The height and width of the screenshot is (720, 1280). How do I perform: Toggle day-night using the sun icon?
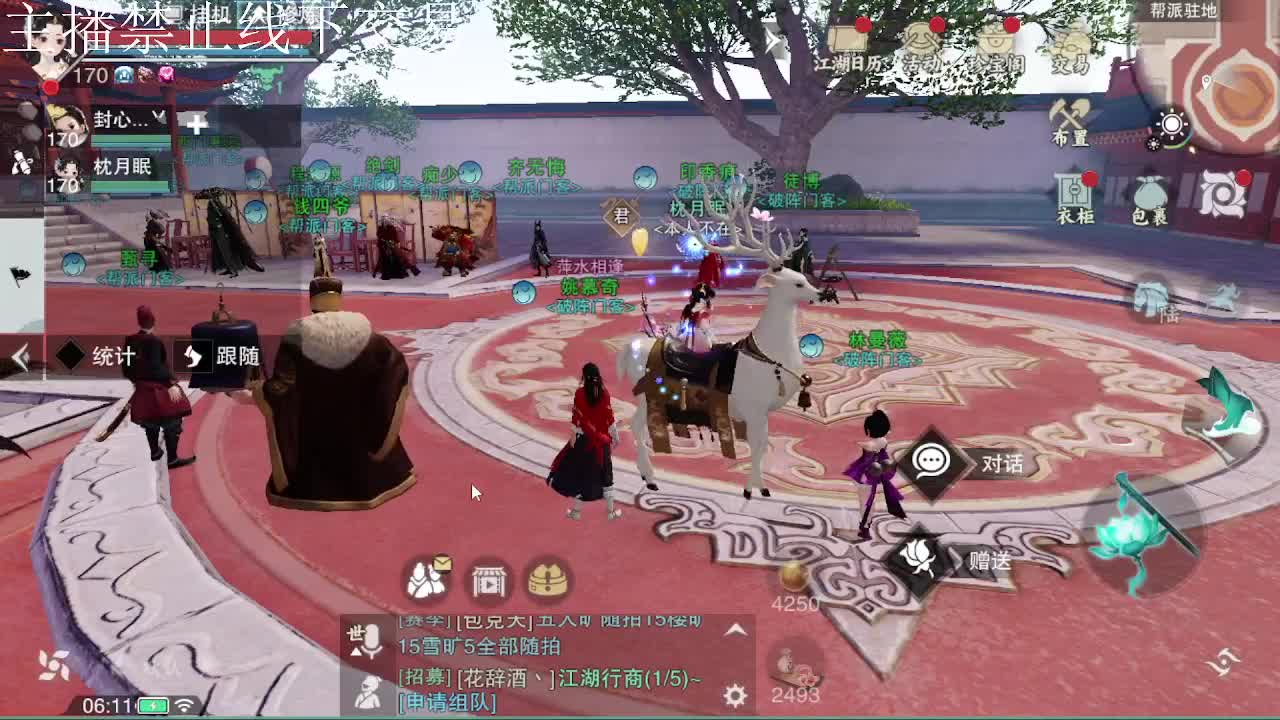point(1171,124)
